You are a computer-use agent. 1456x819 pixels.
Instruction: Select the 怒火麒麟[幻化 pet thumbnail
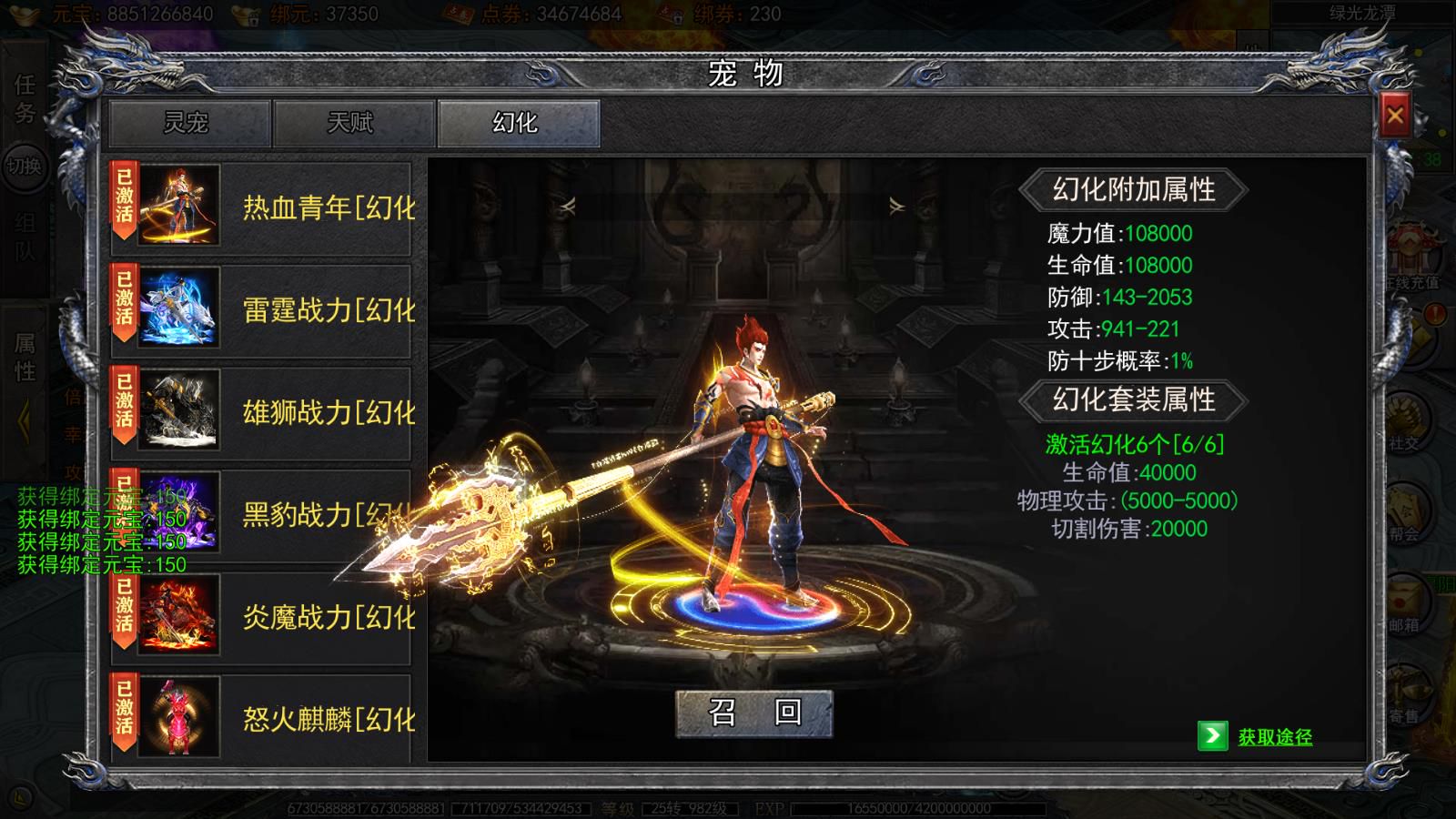click(x=178, y=718)
